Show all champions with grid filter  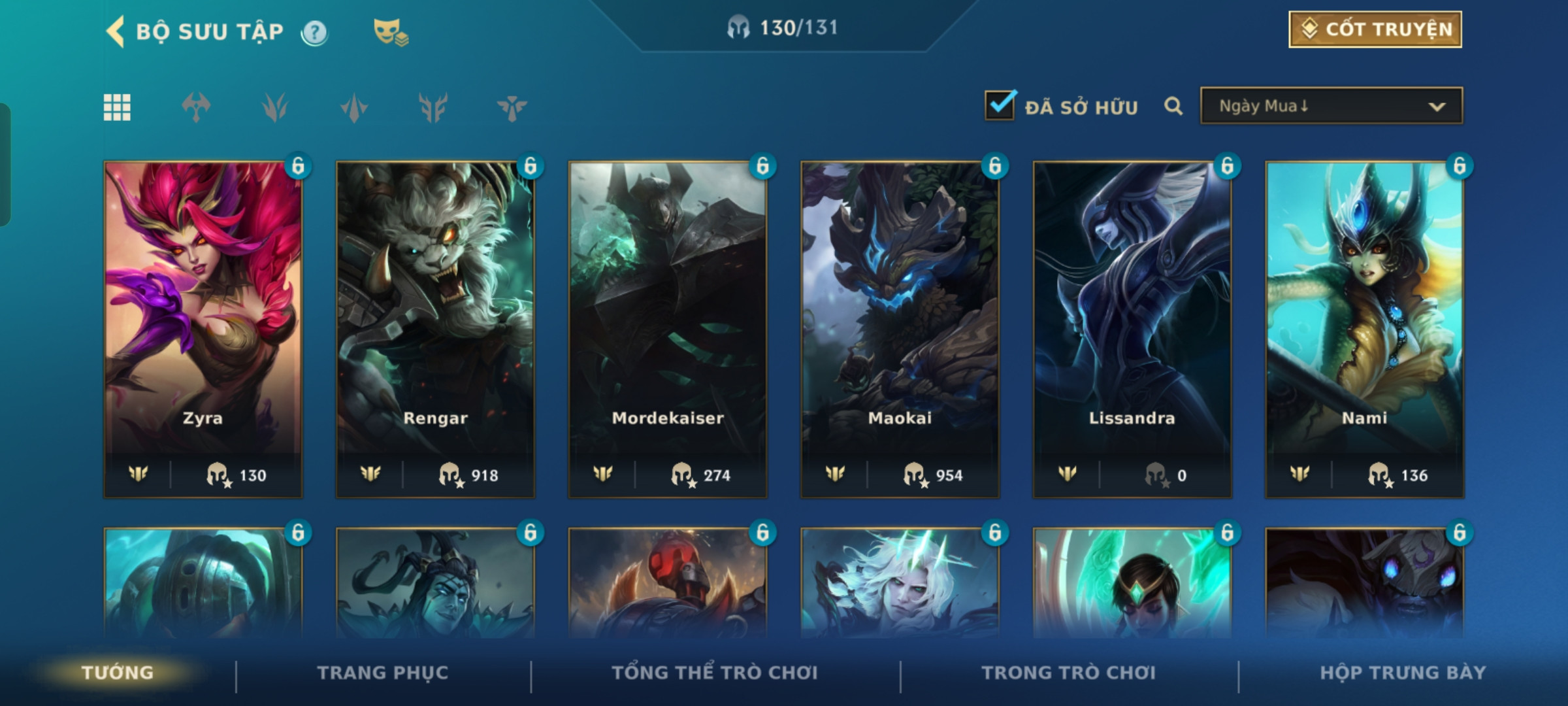pyautogui.click(x=117, y=107)
